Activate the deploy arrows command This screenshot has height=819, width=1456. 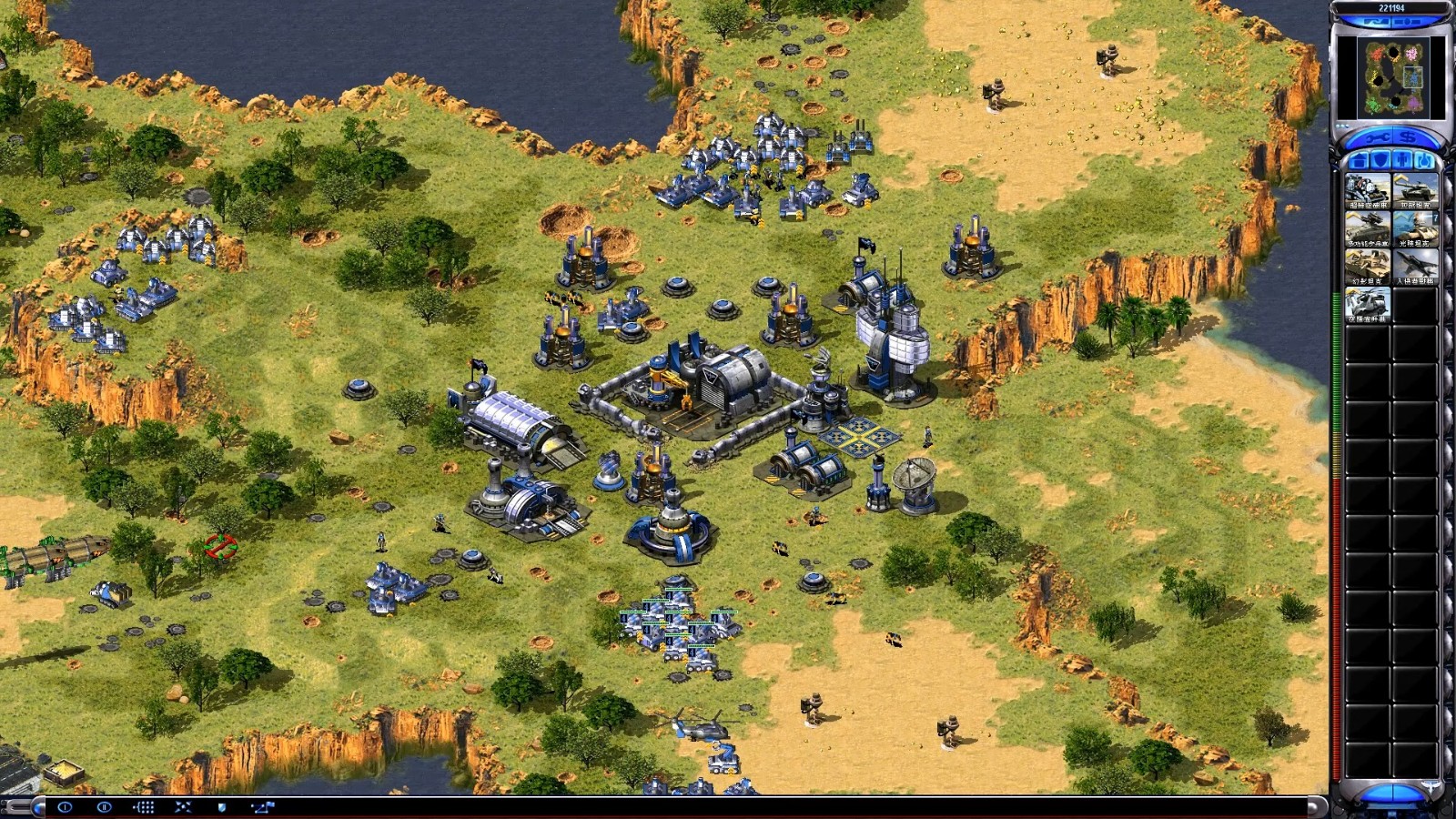183,807
